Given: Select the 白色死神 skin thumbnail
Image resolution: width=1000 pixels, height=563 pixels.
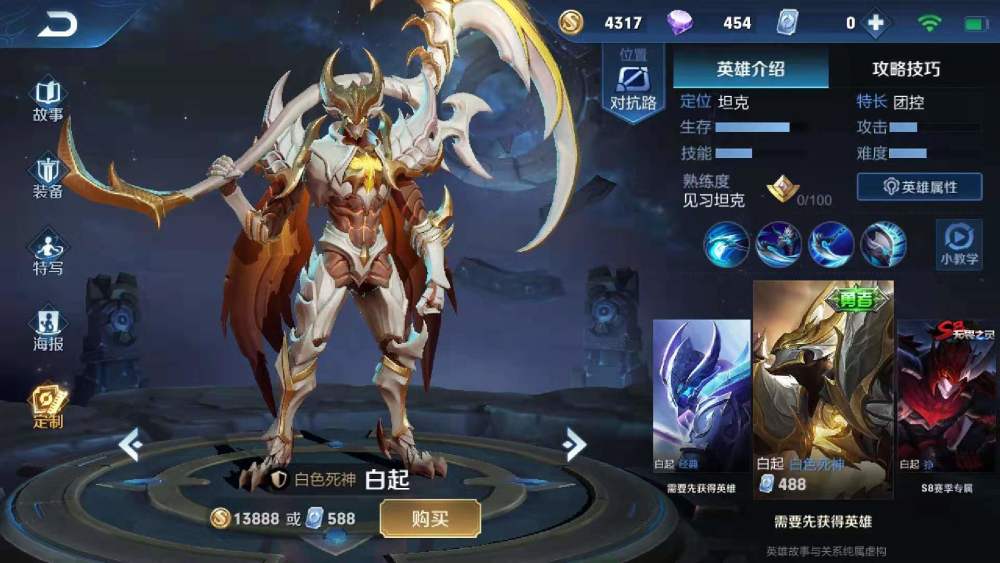Looking at the screenshot, I should tap(822, 390).
